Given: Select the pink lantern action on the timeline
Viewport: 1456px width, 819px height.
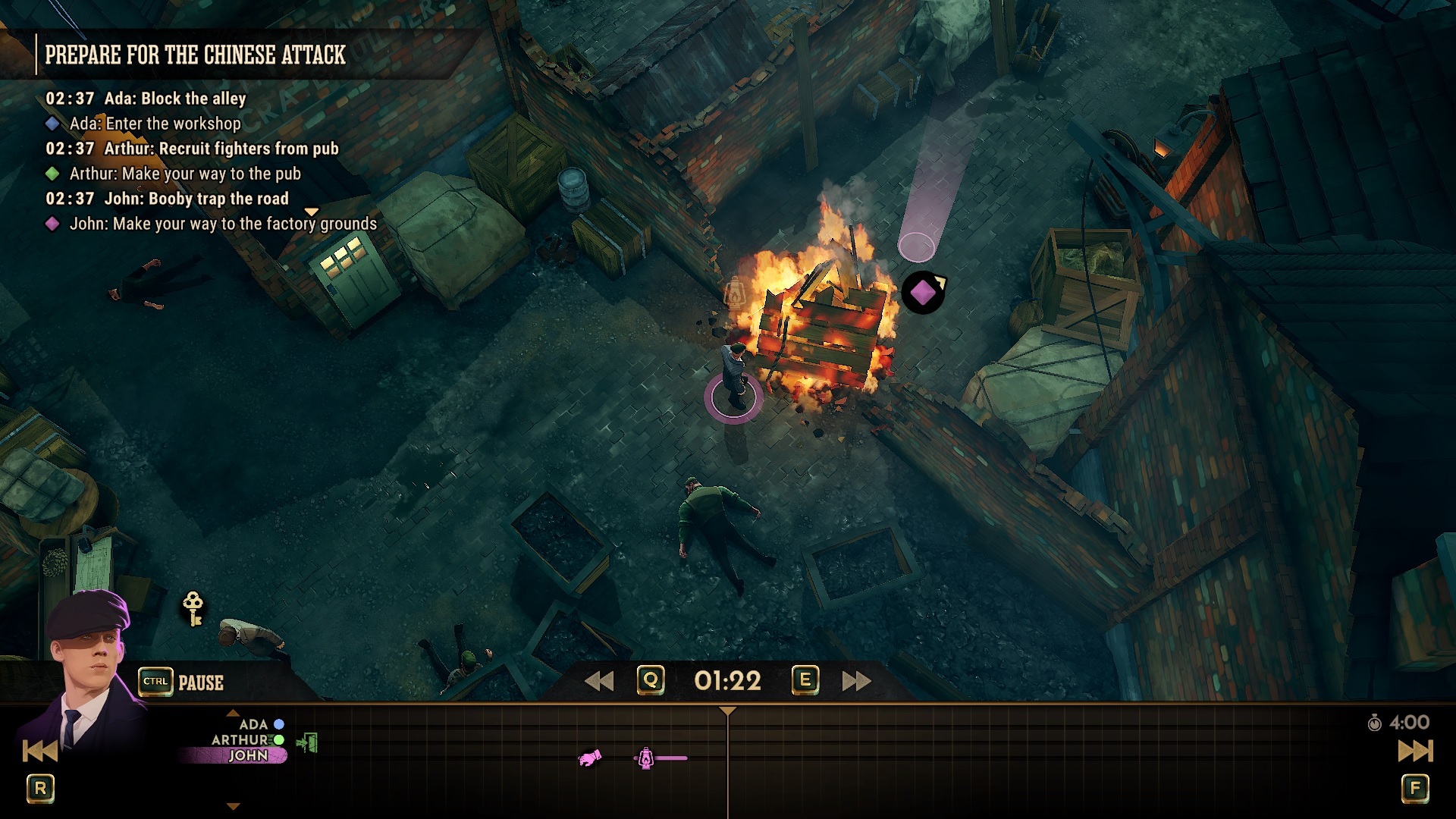Looking at the screenshot, I should [x=645, y=758].
